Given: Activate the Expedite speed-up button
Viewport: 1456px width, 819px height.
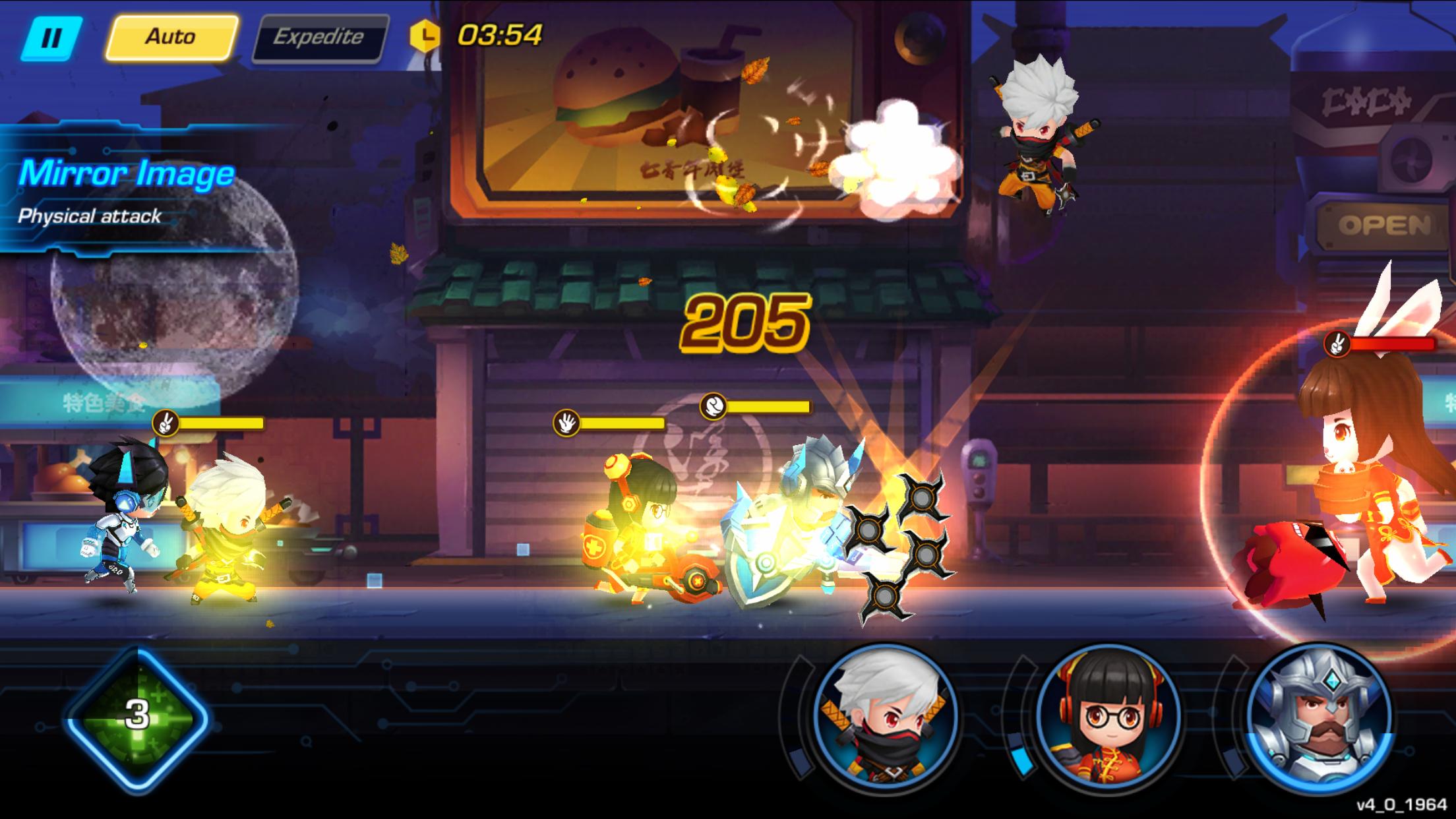Looking at the screenshot, I should pyautogui.click(x=319, y=38).
